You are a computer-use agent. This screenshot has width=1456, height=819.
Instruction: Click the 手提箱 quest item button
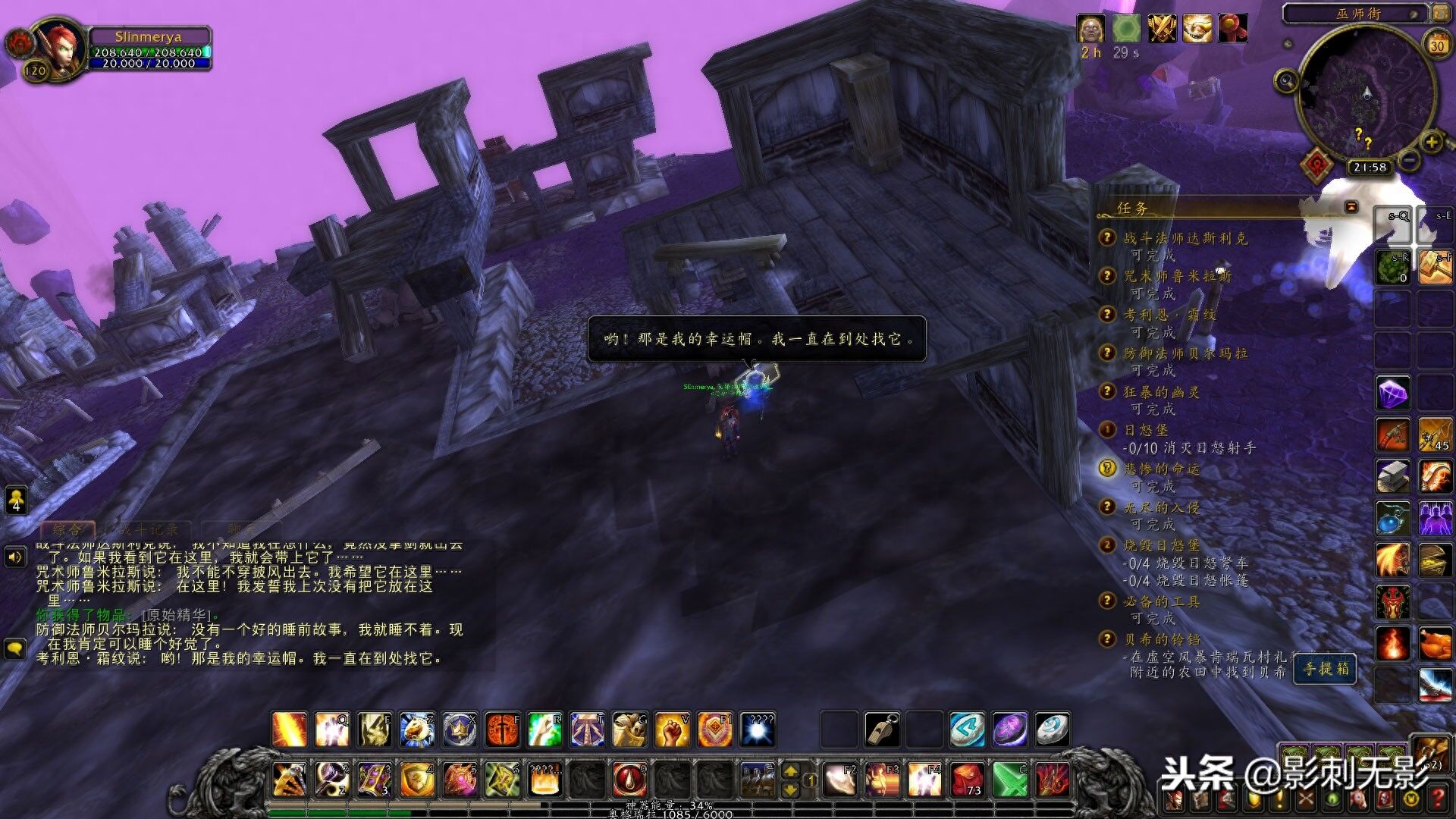1326,669
